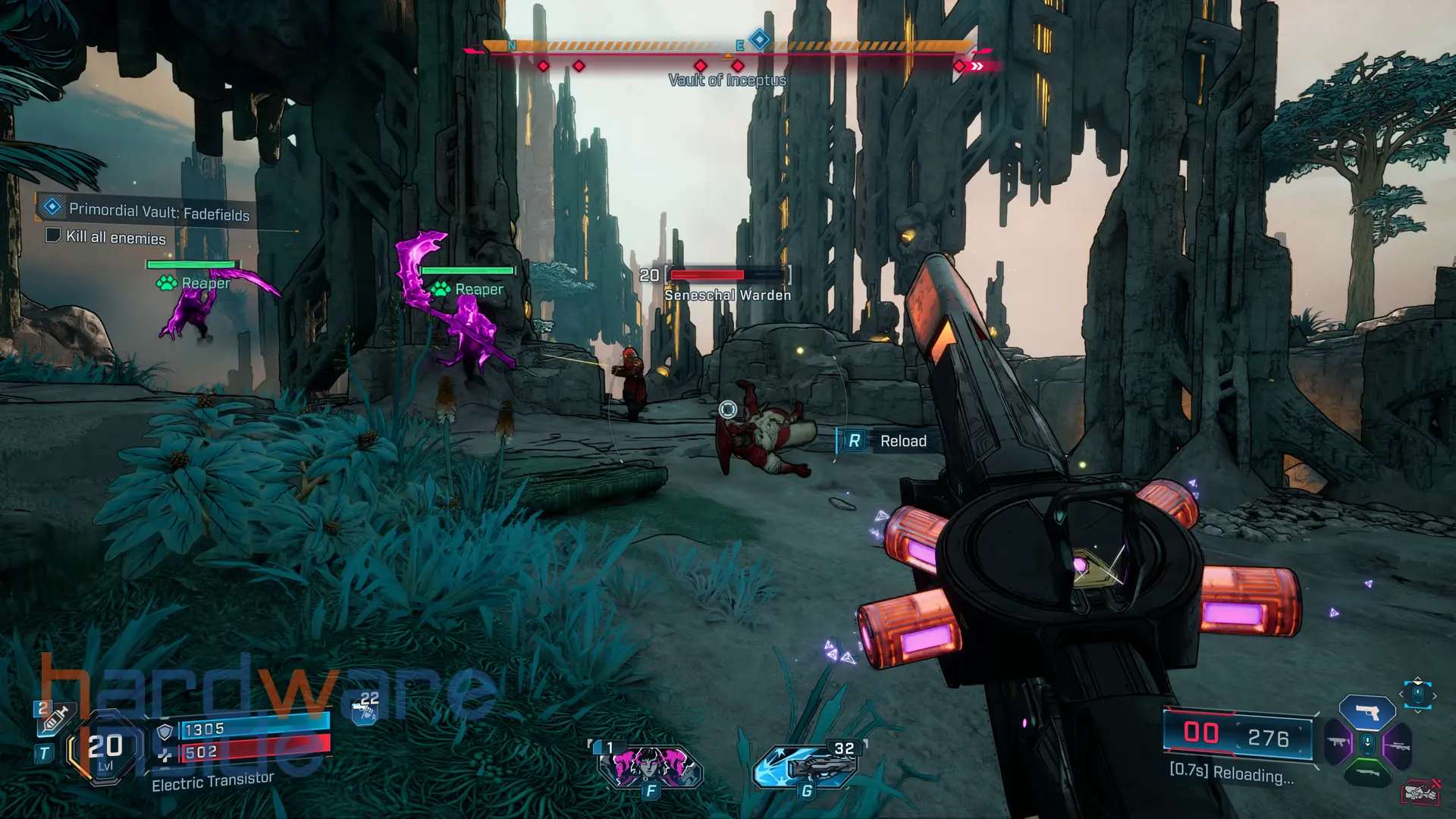The height and width of the screenshot is (819, 1456).
Task: Fire the ordnance launcher ability icon
Action: [805, 766]
